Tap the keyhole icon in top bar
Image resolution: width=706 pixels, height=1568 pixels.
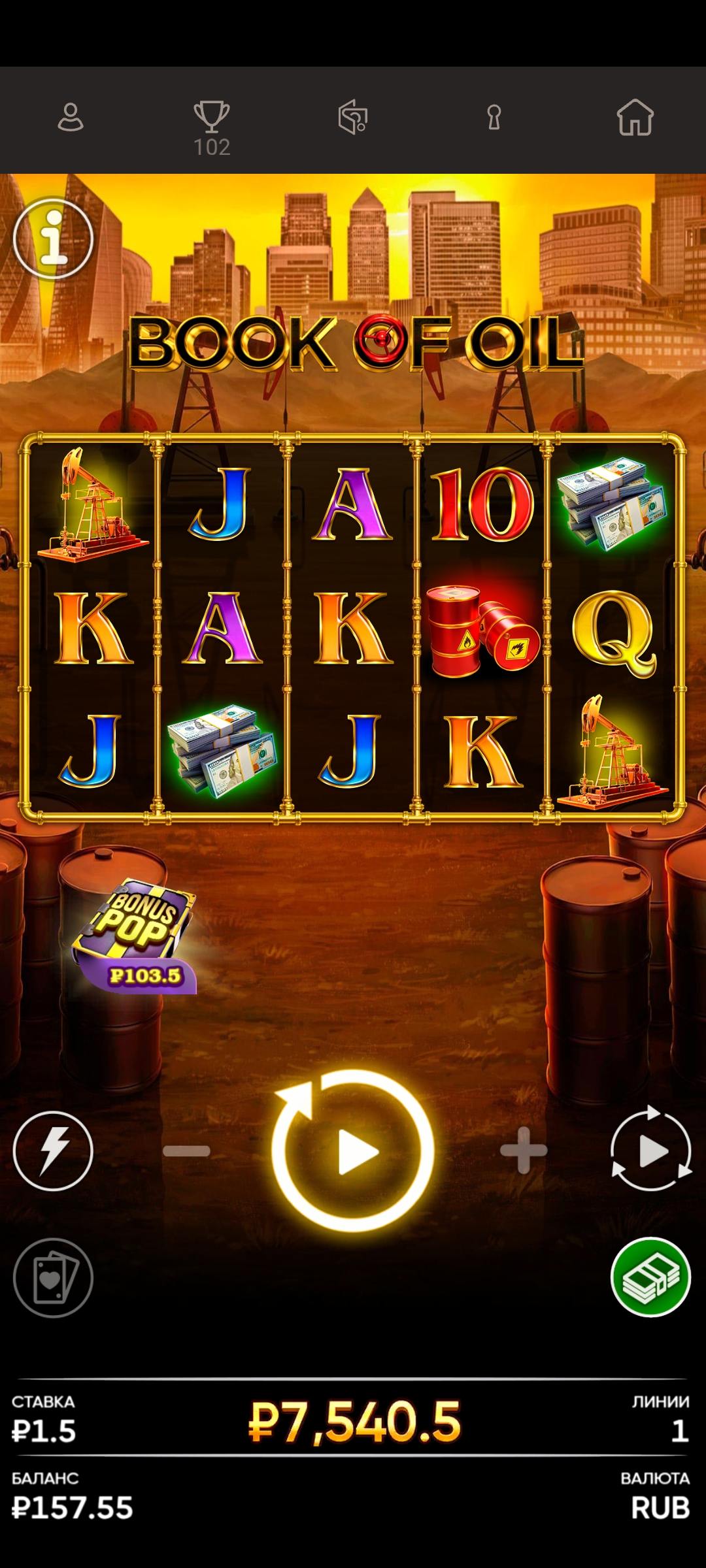pos(494,118)
